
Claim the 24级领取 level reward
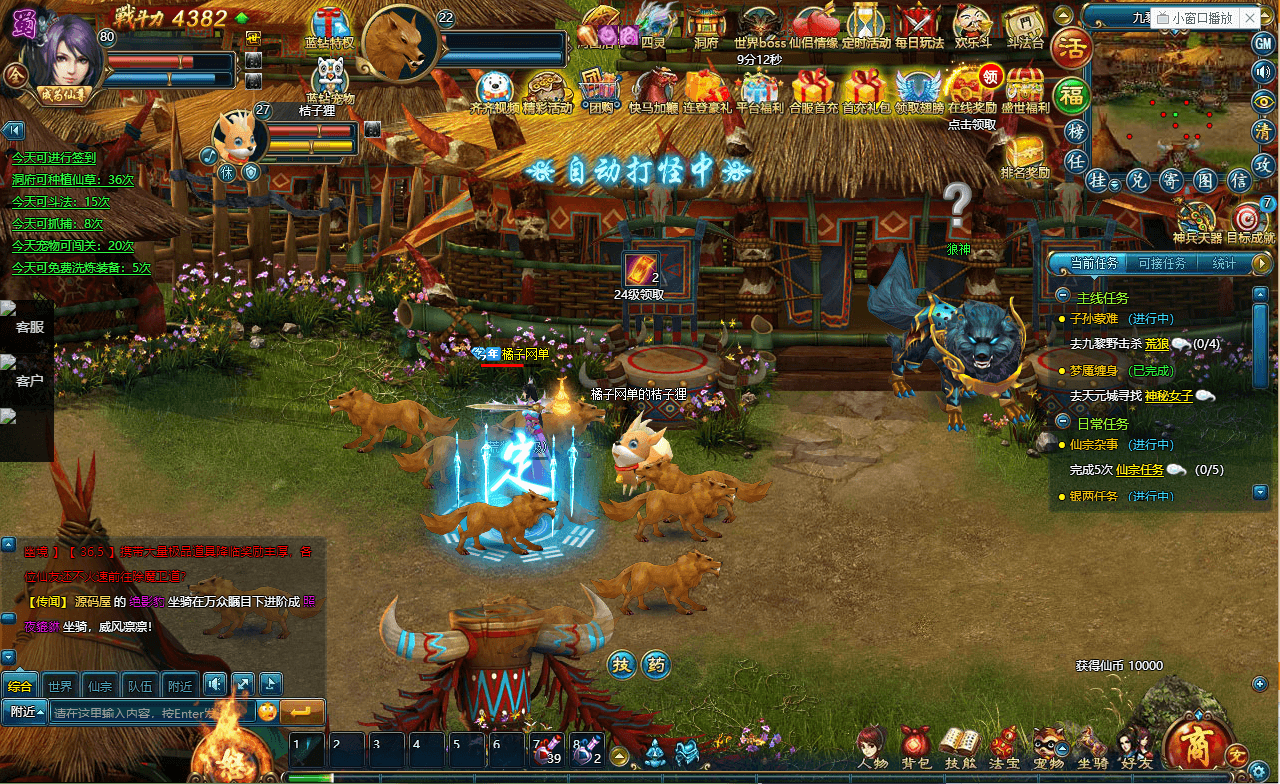(x=640, y=273)
